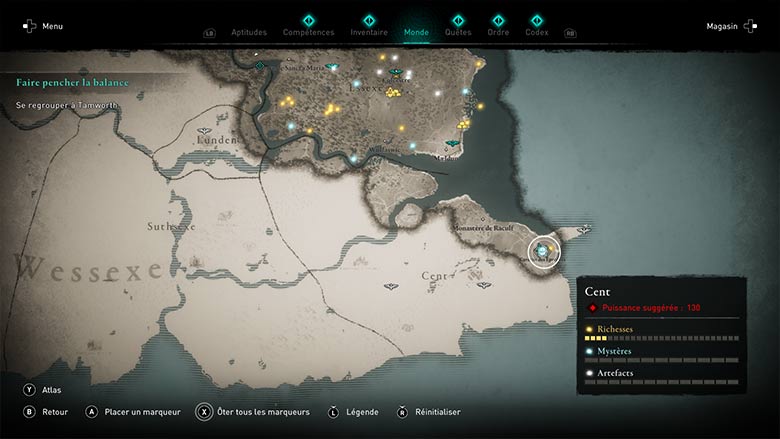Image resolution: width=780 pixels, height=439 pixels.
Task: Click the circled map marker on Cent's east coast
Action: 543,248
